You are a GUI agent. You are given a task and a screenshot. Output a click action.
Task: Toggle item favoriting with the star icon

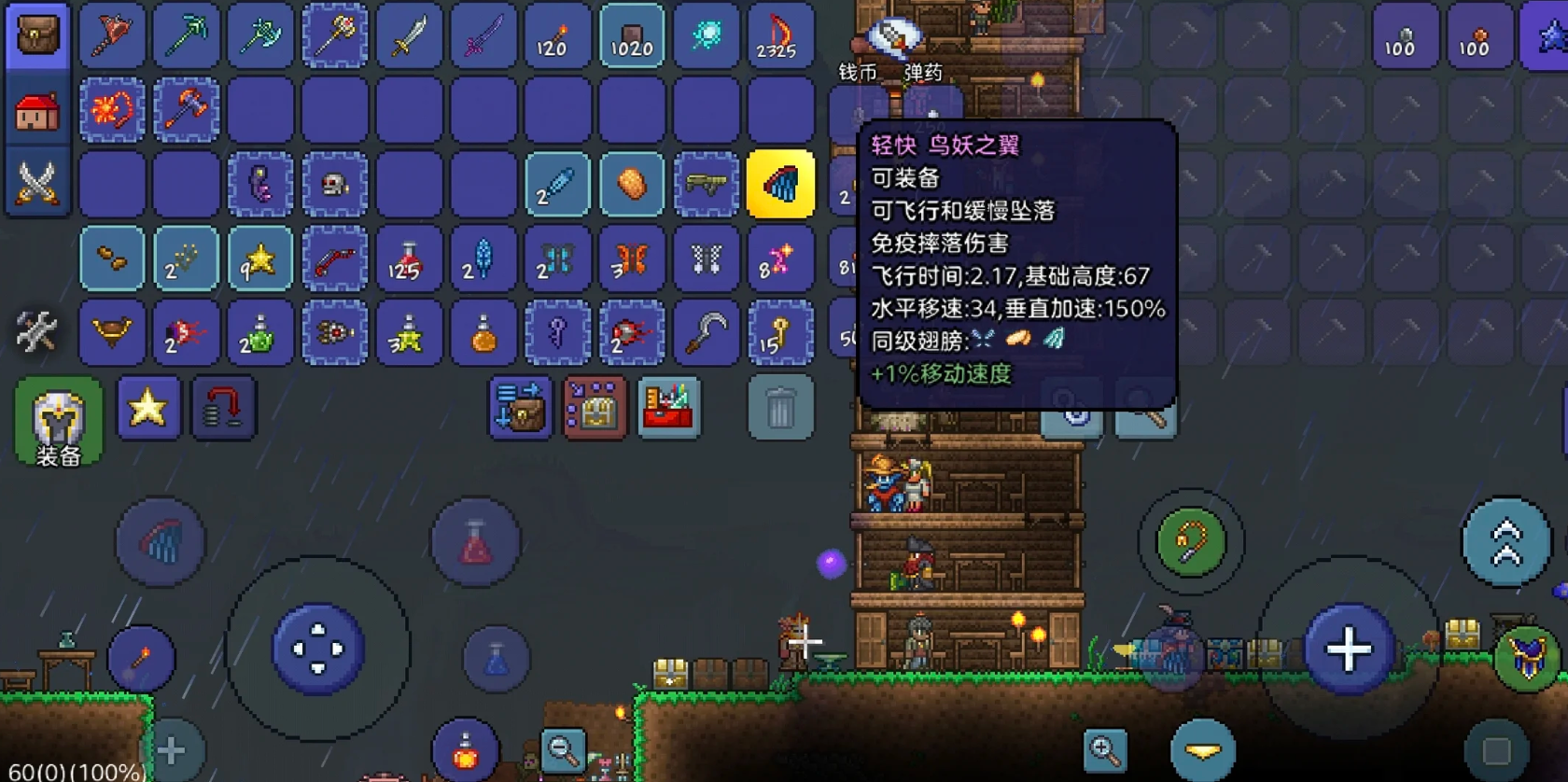click(147, 408)
